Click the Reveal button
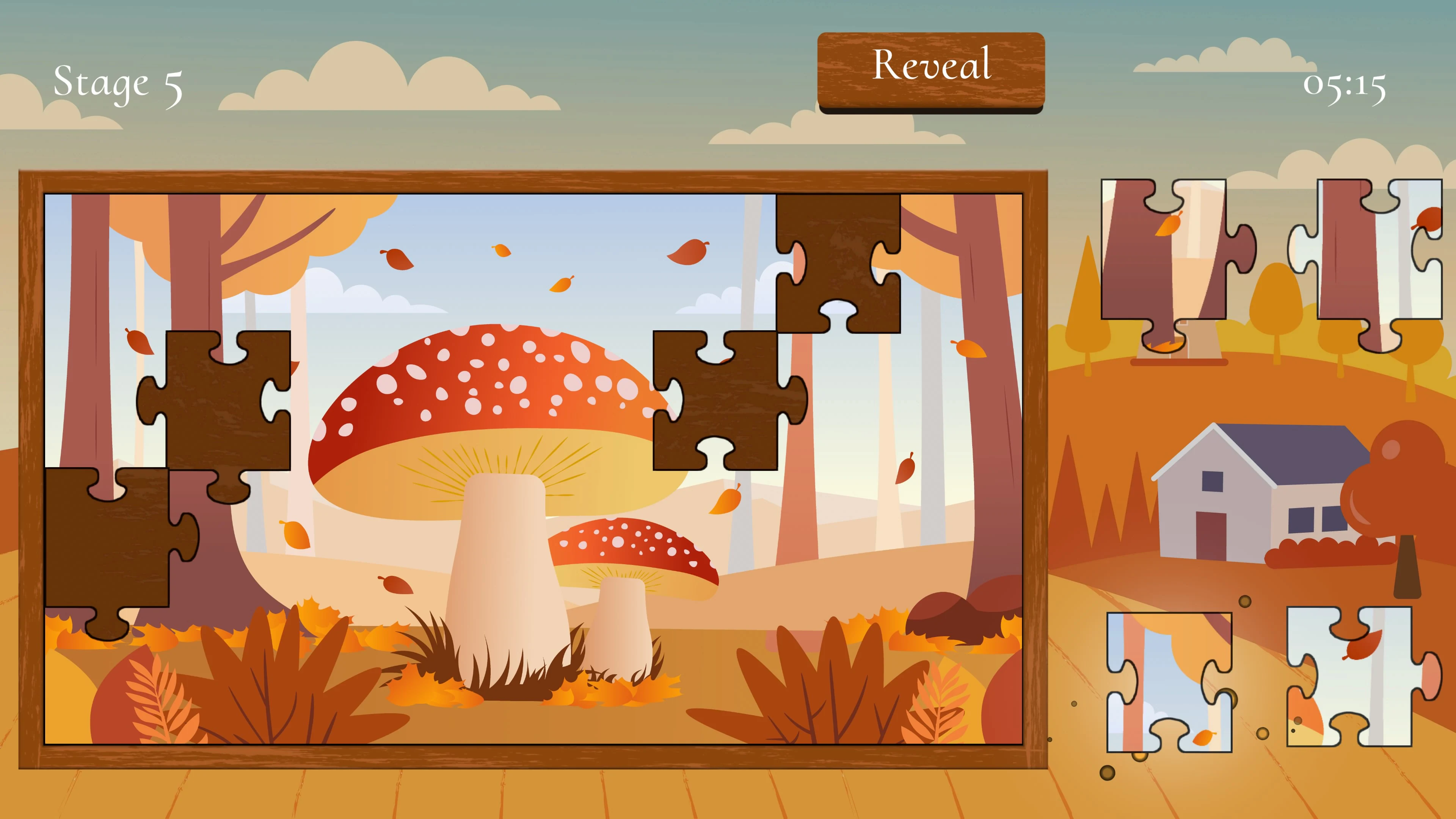1456x819 pixels. [x=933, y=70]
